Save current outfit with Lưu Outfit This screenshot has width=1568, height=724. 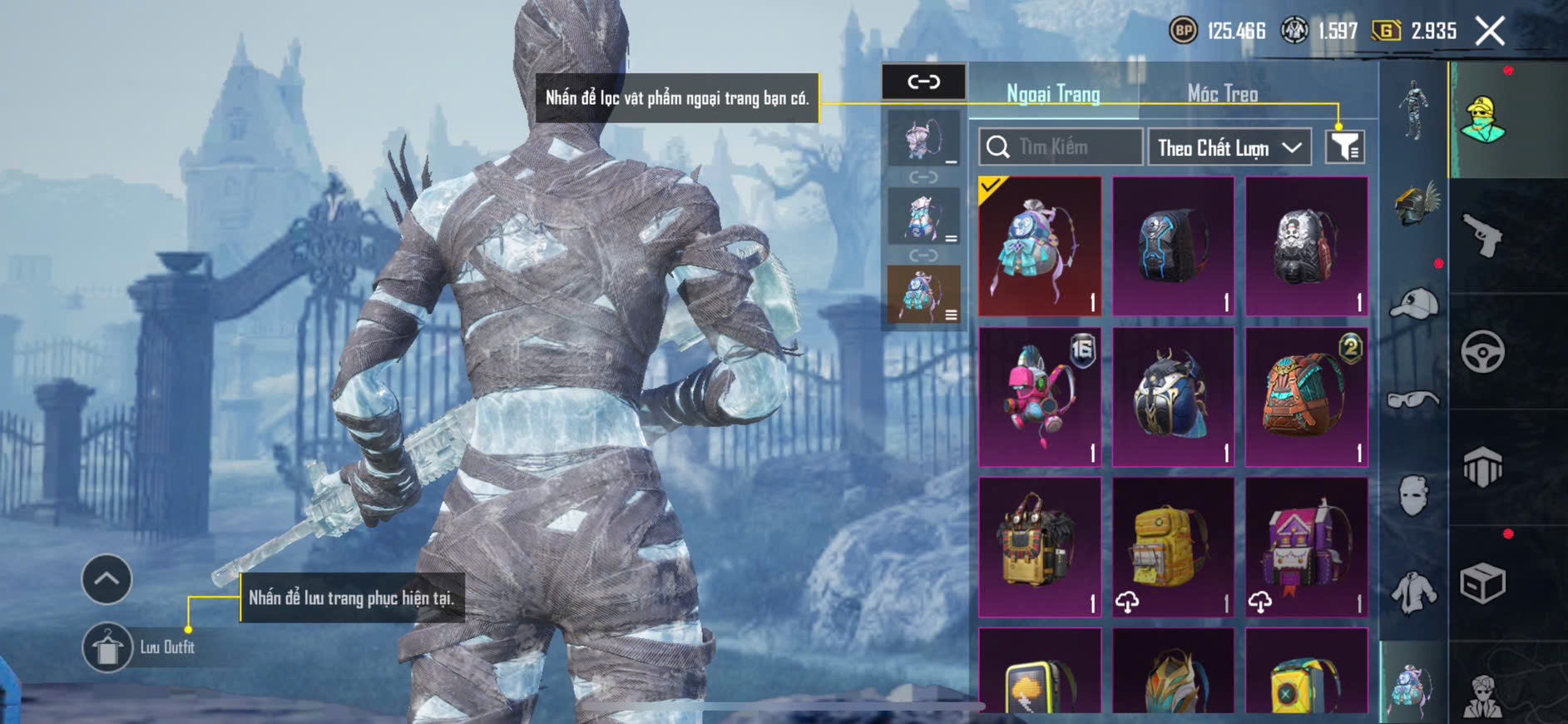pyautogui.click(x=107, y=647)
